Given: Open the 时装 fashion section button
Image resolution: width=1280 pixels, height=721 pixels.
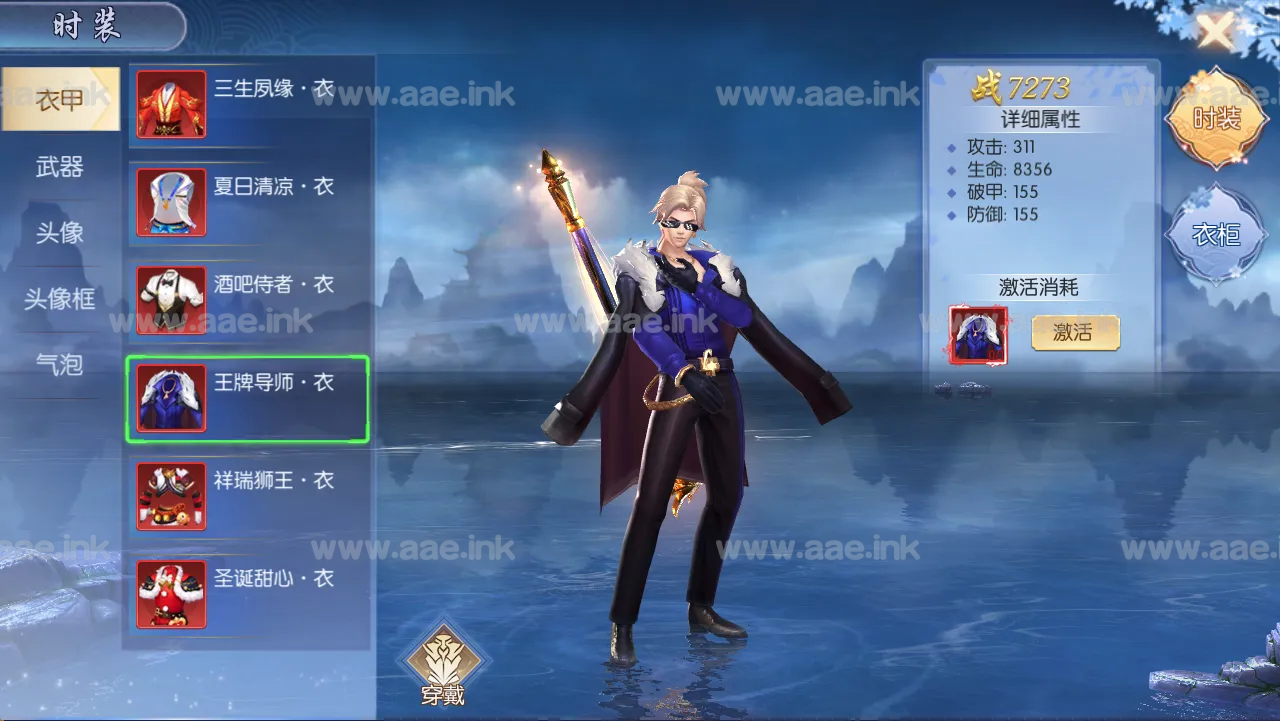Looking at the screenshot, I should (1216, 119).
